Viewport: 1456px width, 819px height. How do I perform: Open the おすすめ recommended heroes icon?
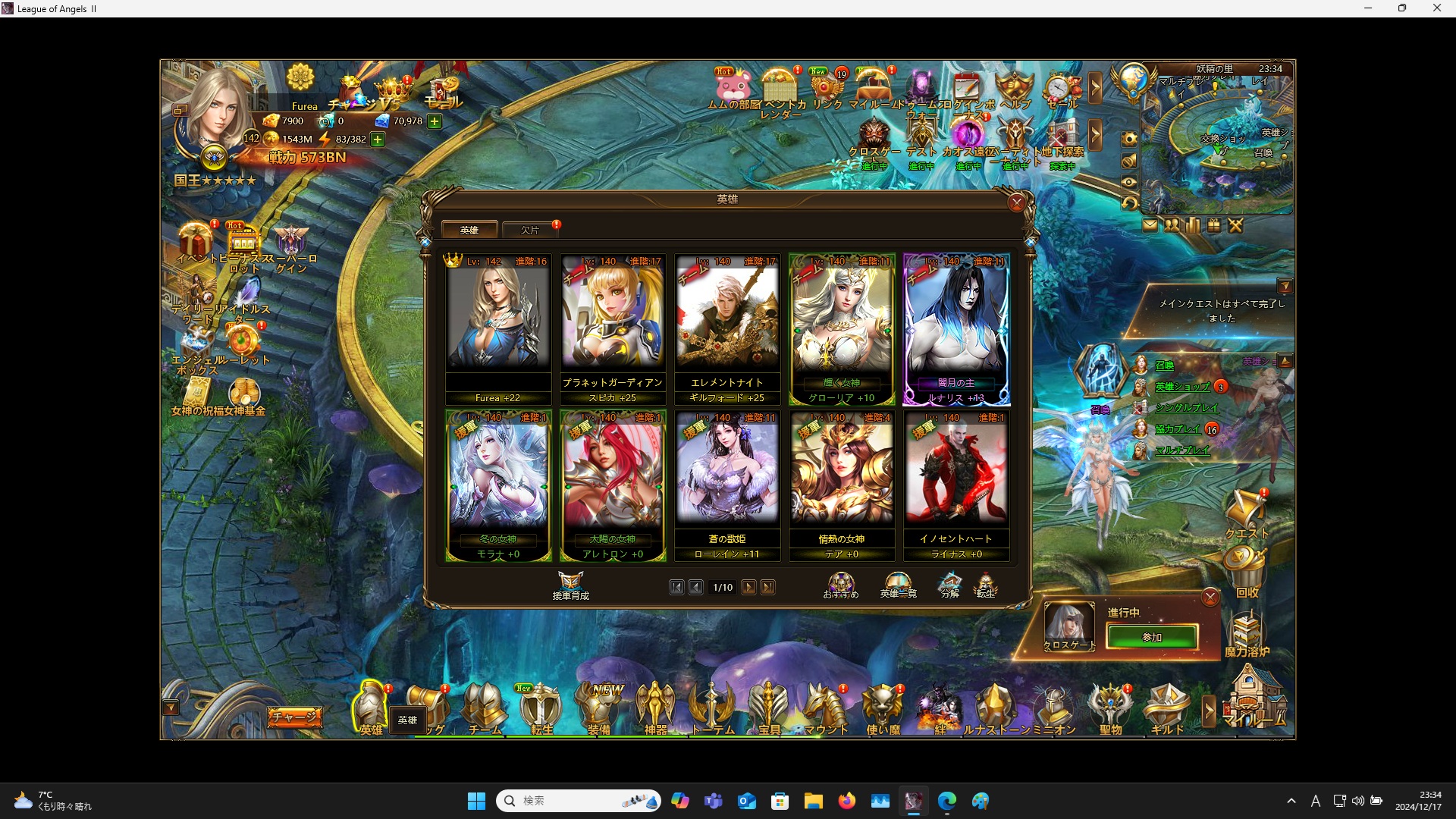(840, 582)
